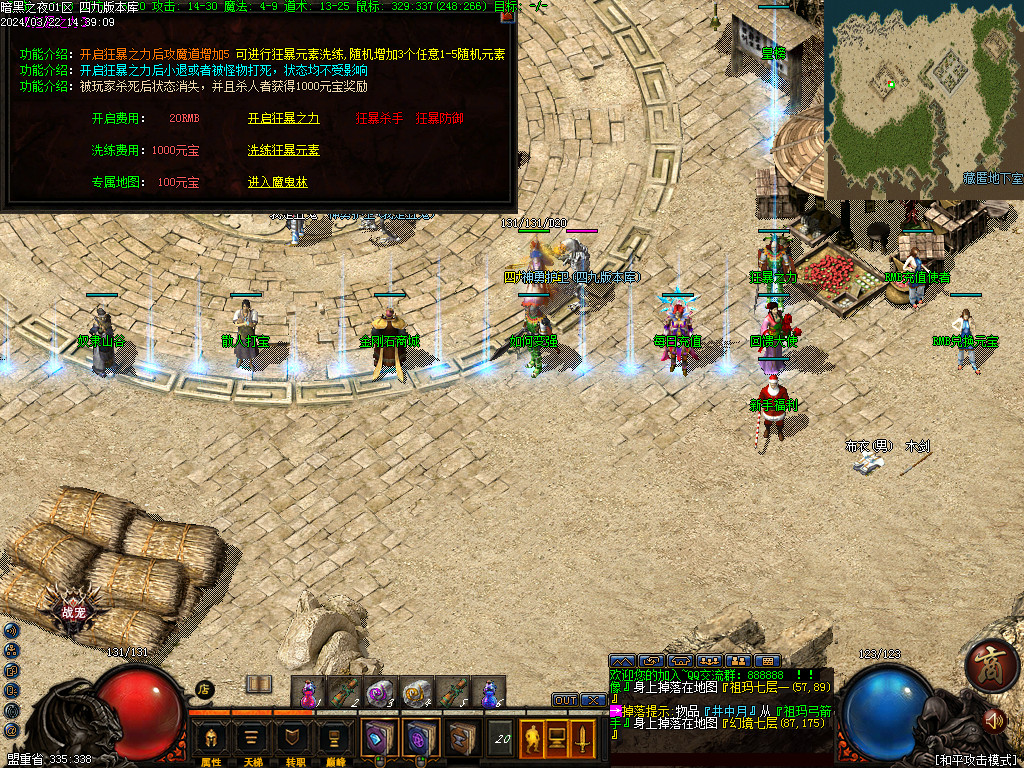Open the 转职 class change panel
The width and height of the screenshot is (1024, 768).
(x=293, y=741)
